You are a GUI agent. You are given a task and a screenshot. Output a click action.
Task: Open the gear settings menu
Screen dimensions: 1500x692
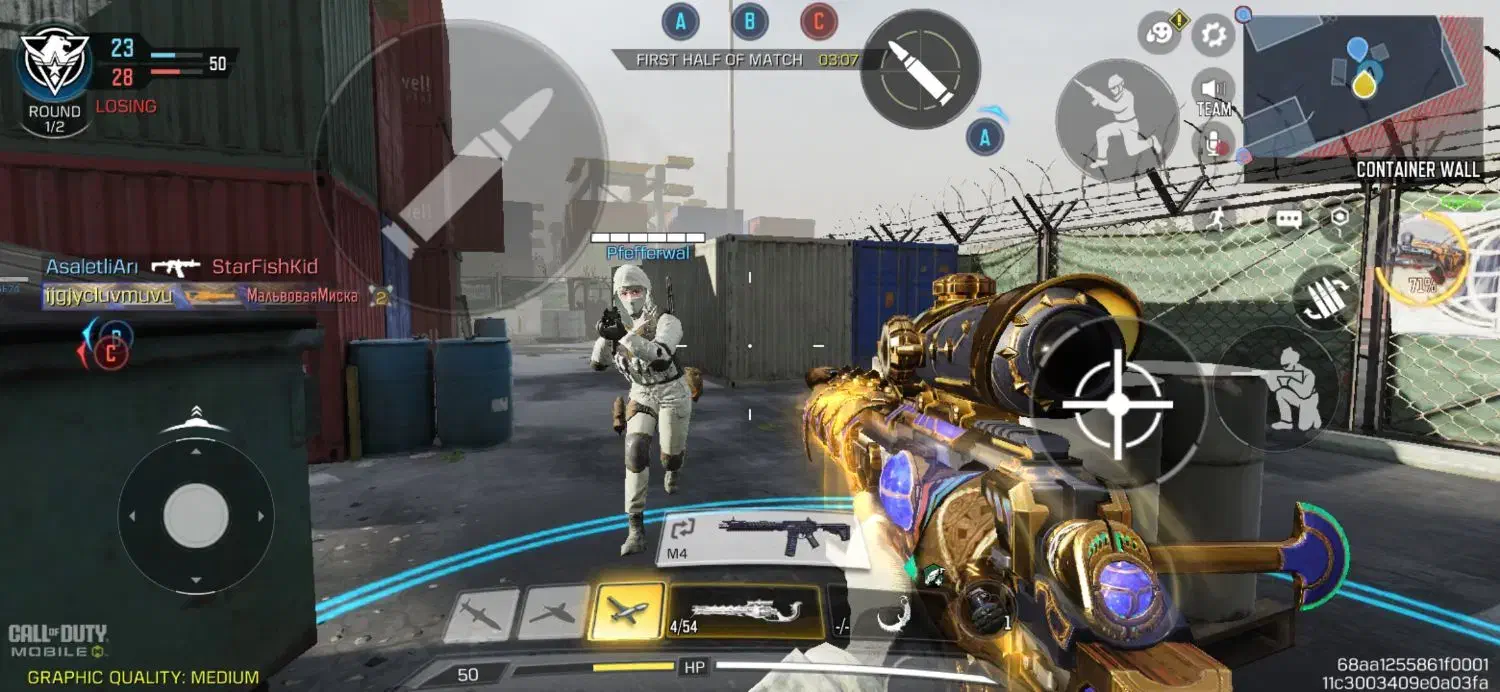(x=1214, y=36)
